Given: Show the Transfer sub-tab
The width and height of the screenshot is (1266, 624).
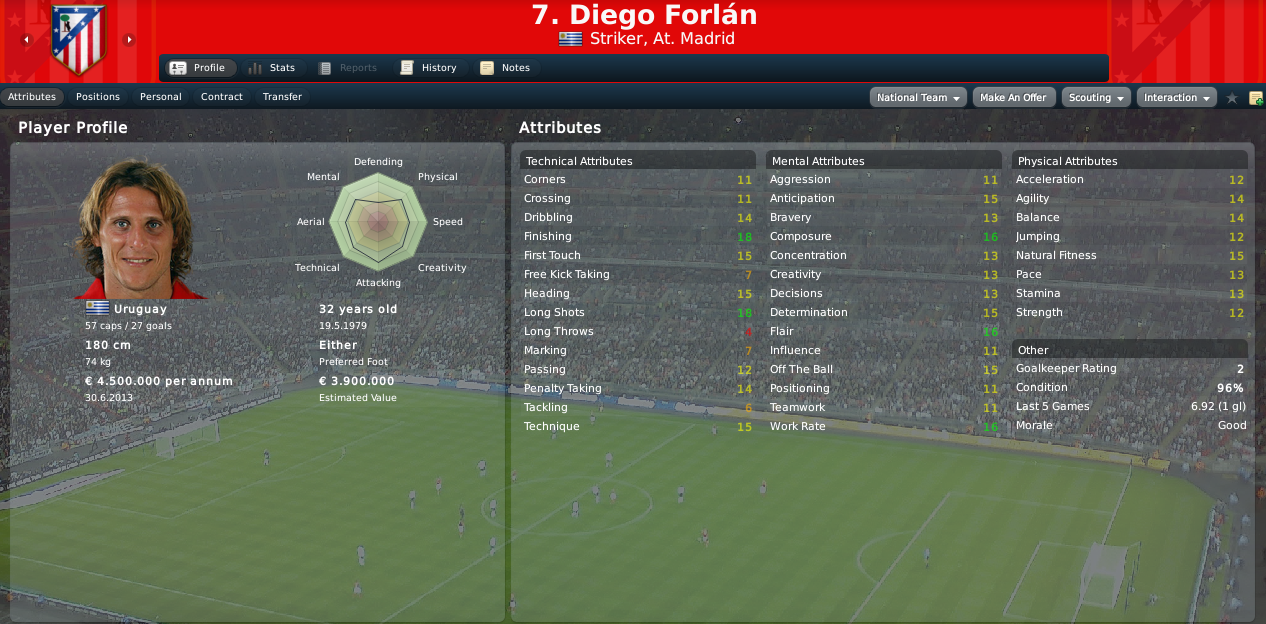Looking at the screenshot, I should click(282, 97).
